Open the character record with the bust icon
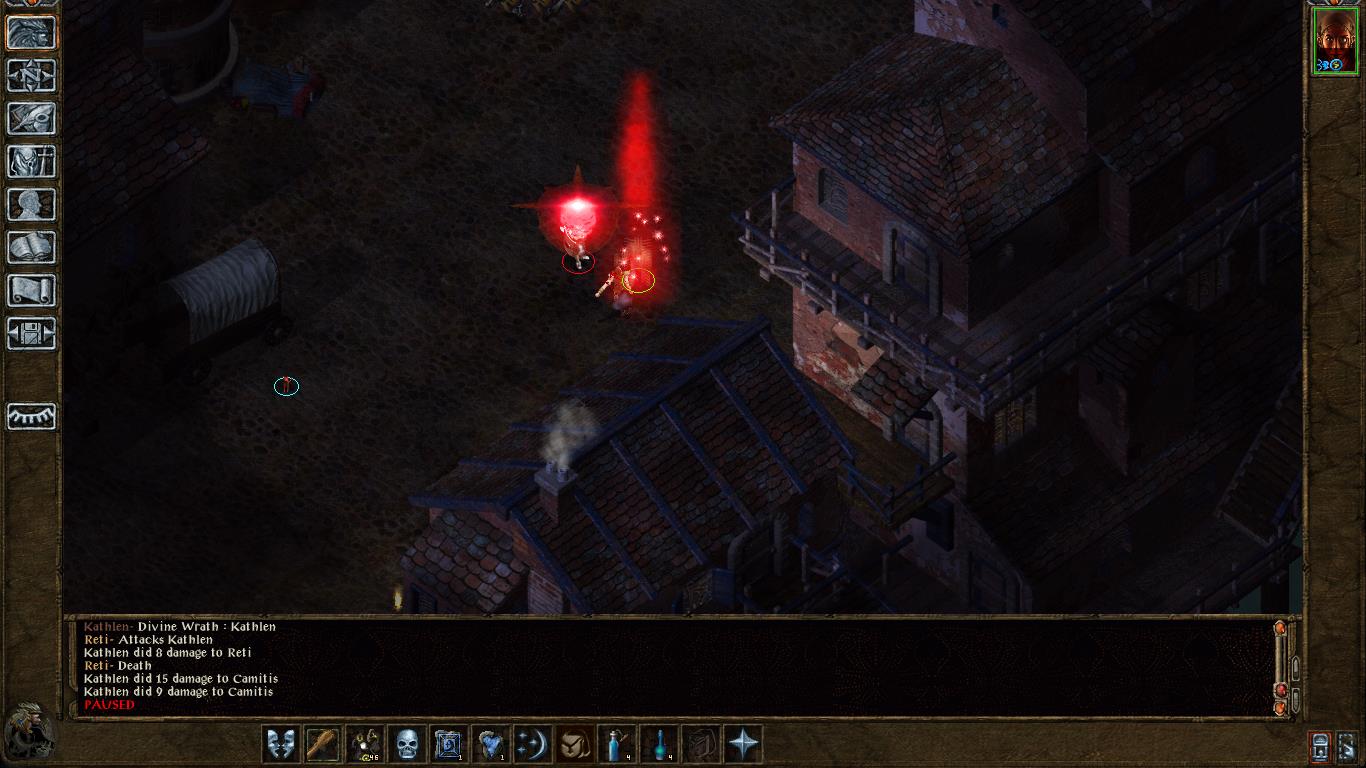The height and width of the screenshot is (768, 1366). click(x=31, y=204)
